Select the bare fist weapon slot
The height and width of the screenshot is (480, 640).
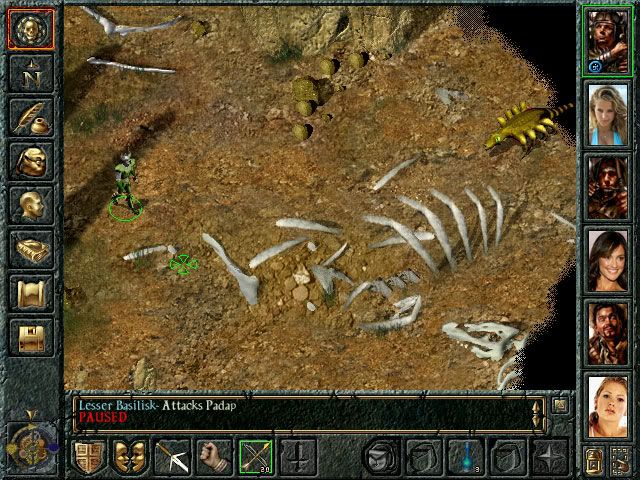point(213,458)
